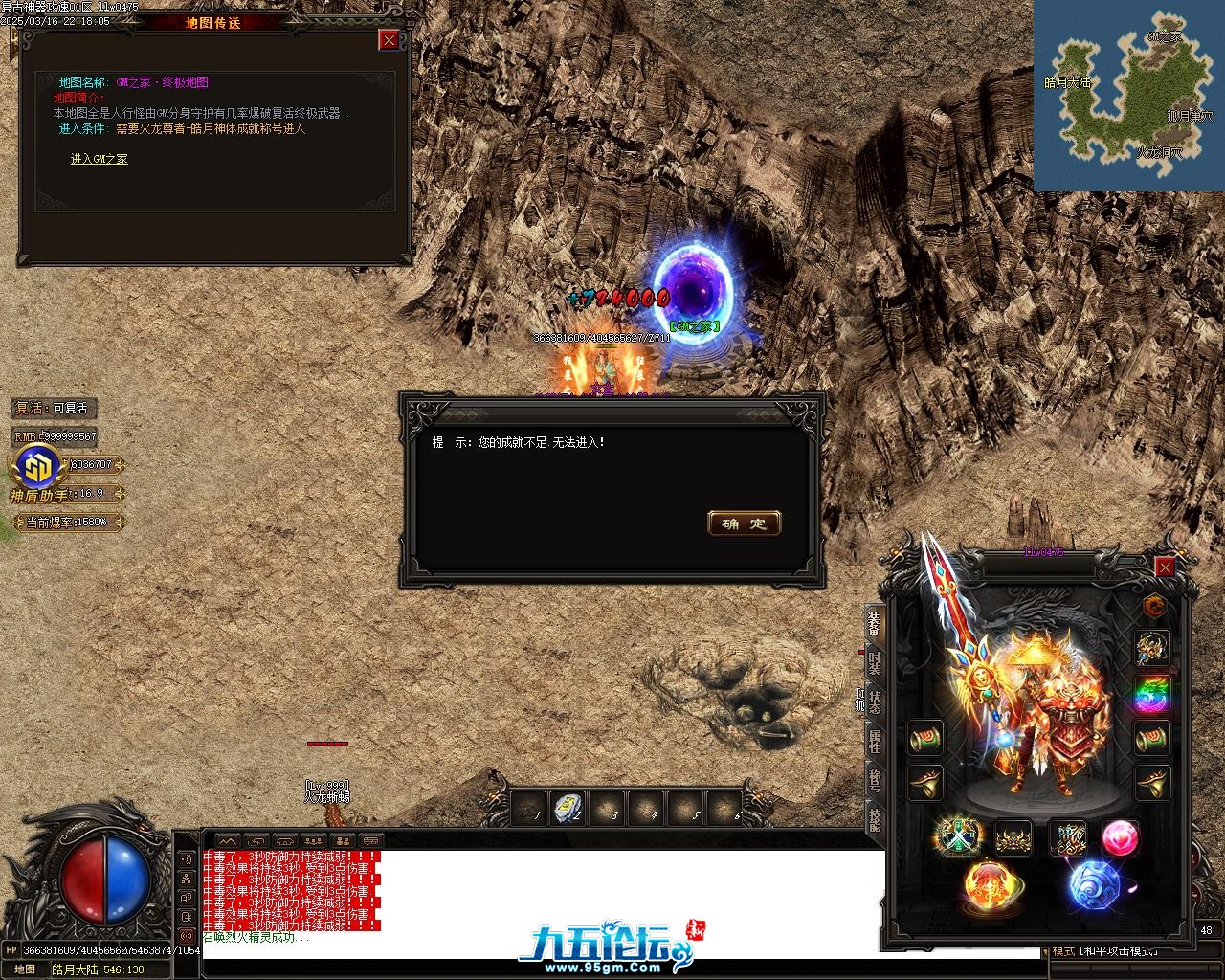Show the 属性 attributes tab
Screen dimensions: 1225x980
(874, 741)
